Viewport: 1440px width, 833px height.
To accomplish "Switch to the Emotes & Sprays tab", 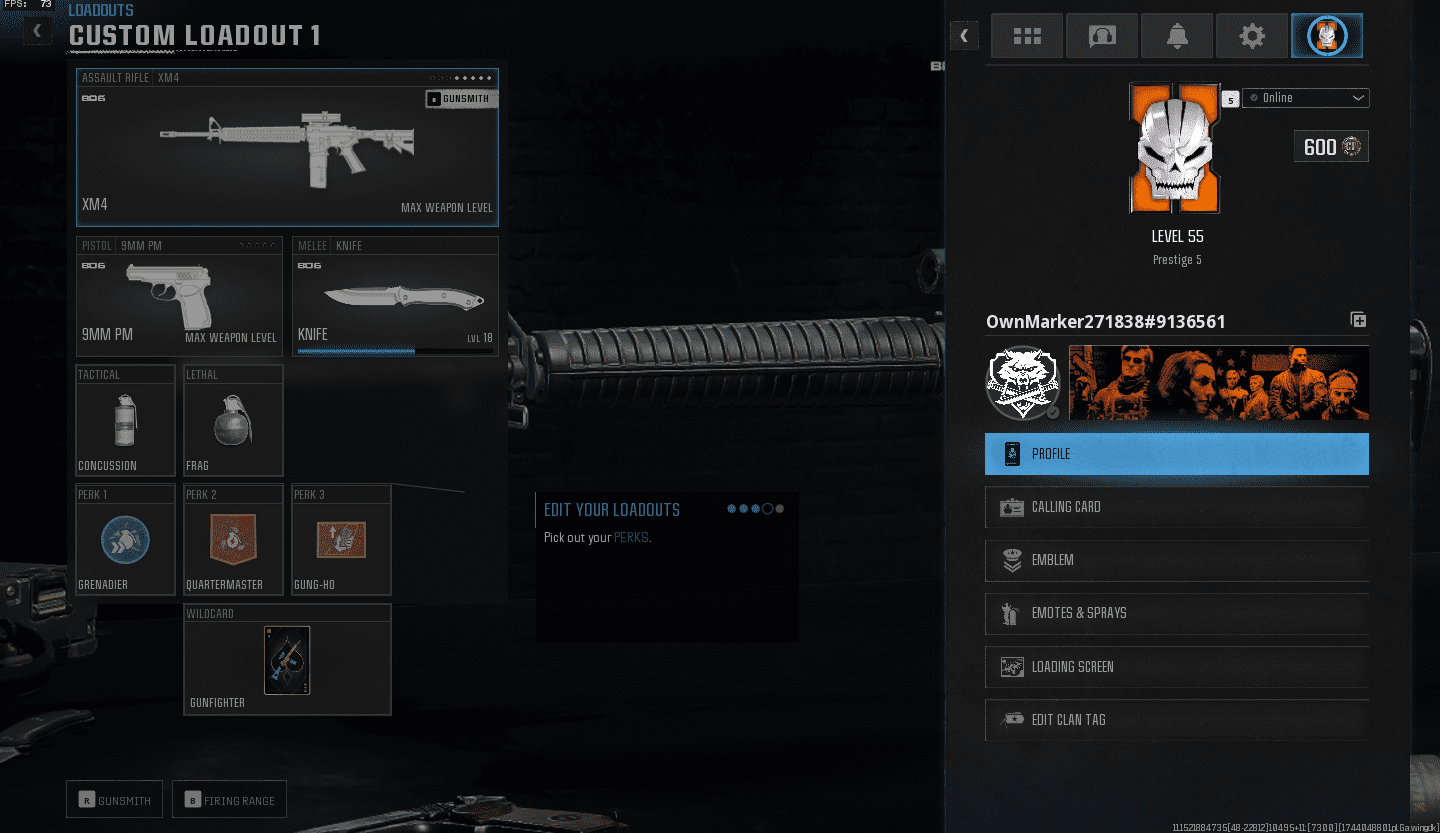I will (1176, 613).
